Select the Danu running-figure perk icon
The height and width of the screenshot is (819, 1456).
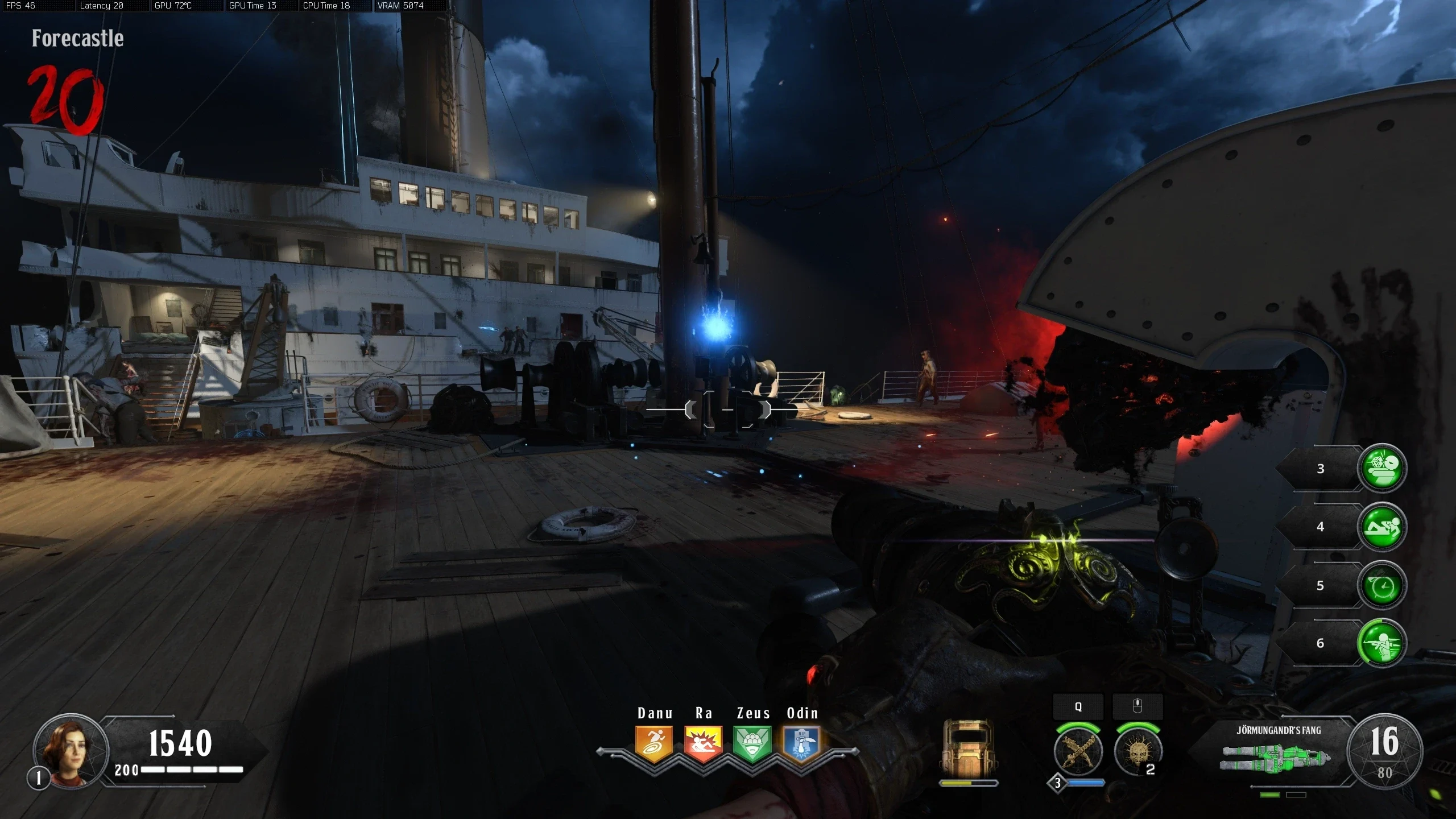point(654,743)
